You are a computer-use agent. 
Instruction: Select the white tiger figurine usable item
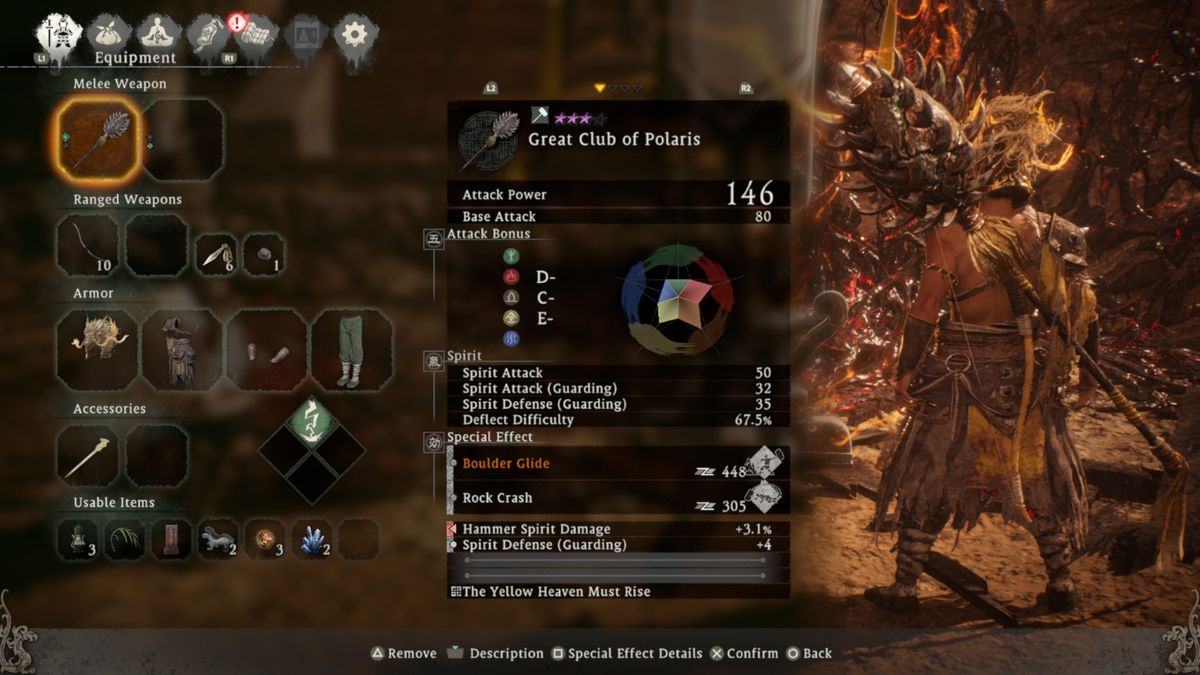point(218,538)
